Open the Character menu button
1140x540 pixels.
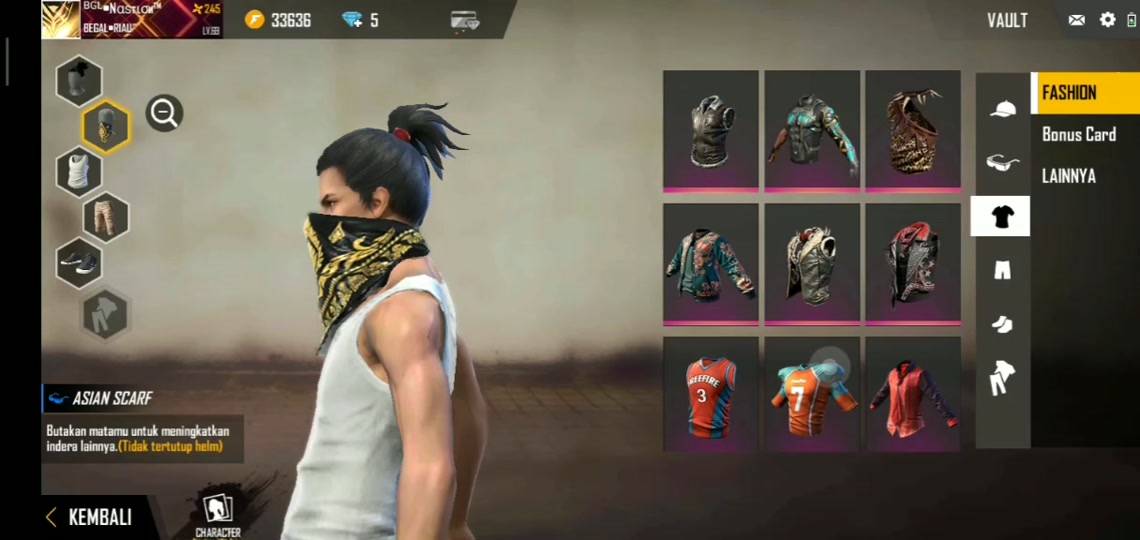[x=218, y=515]
